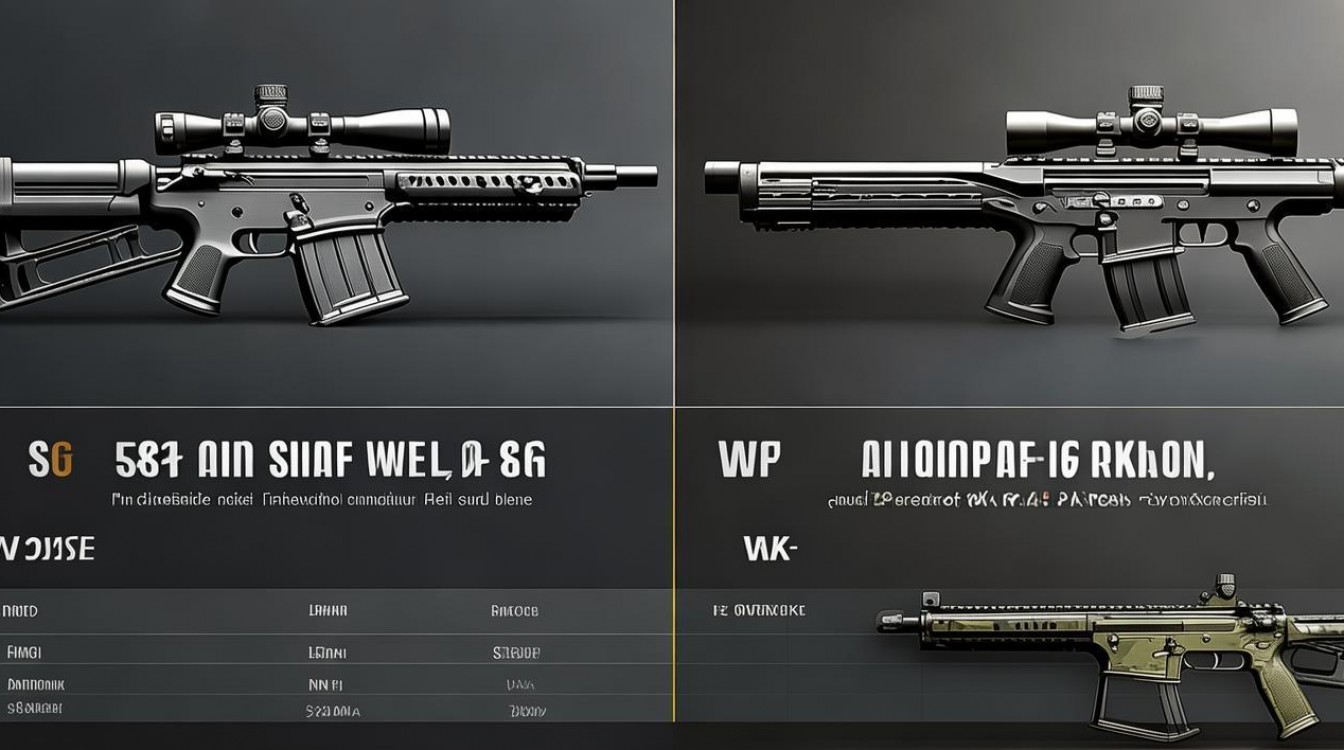Open the SG weapon category label
The image size is (1344, 750).
click(x=50, y=462)
